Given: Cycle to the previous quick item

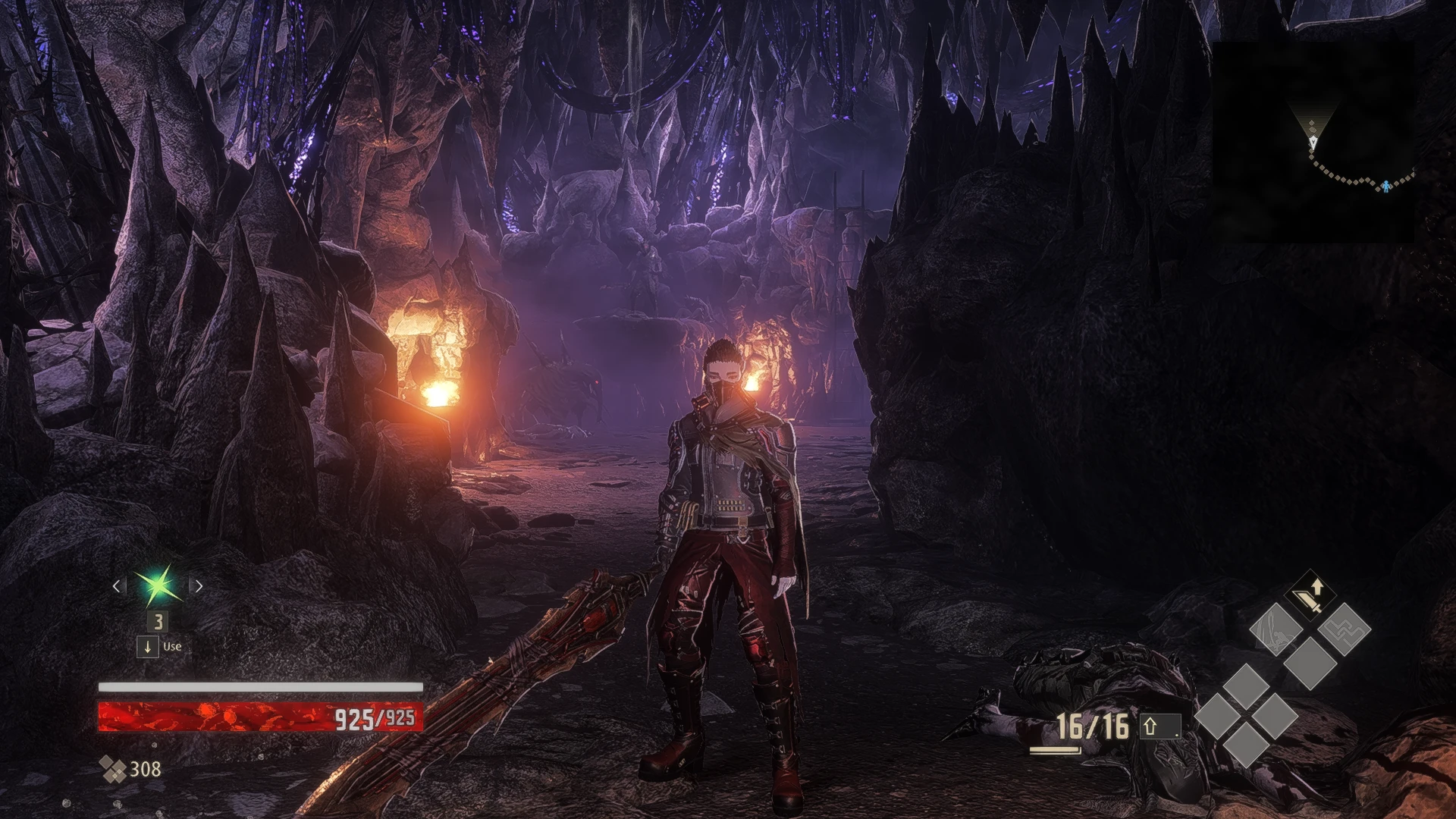Looking at the screenshot, I should tap(117, 586).
